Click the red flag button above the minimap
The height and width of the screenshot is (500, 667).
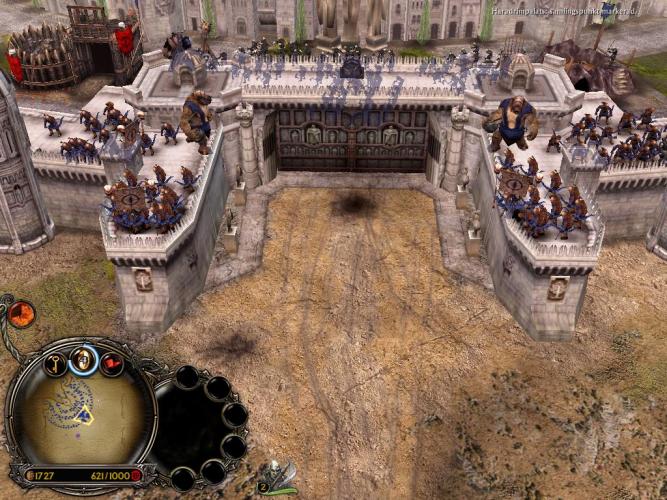[112, 363]
